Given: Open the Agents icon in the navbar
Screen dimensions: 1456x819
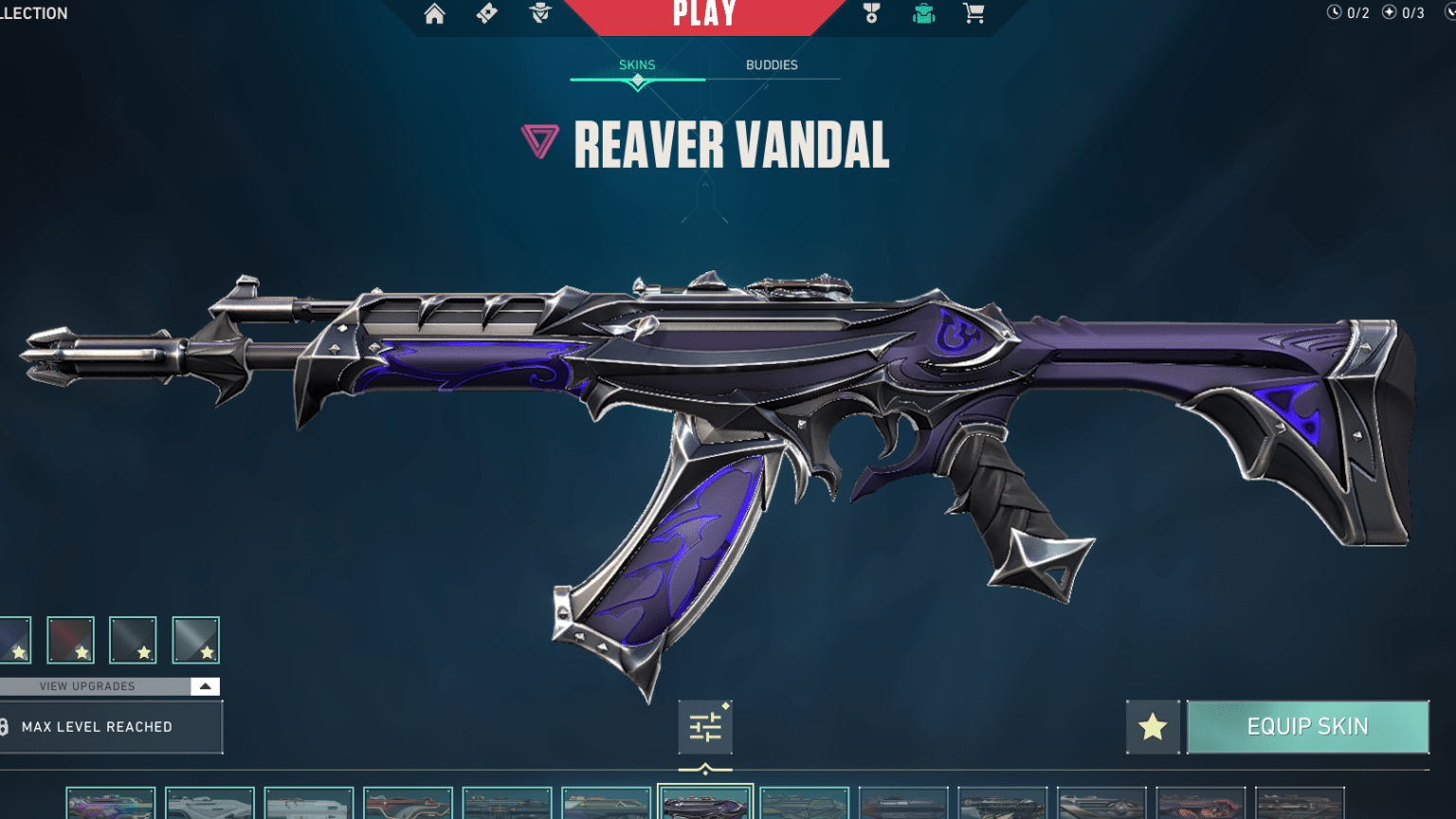Looking at the screenshot, I should [539, 15].
